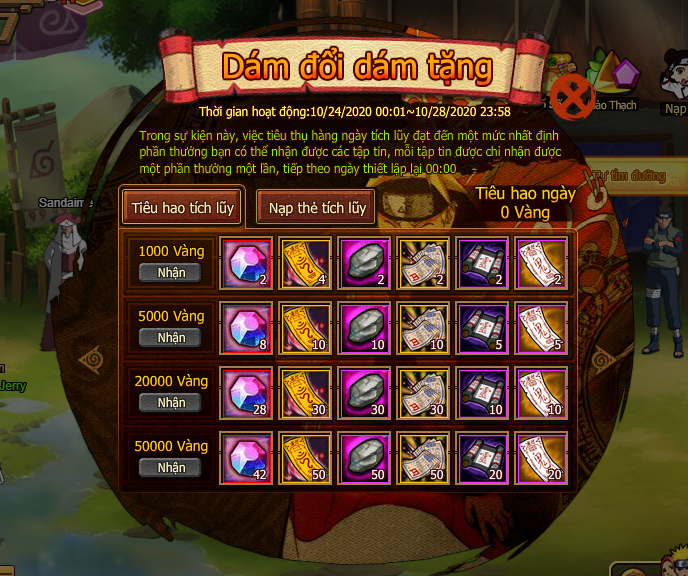Collect the 50000 Vàng tier reward
Image resolution: width=688 pixels, height=576 pixels.
click(x=171, y=467)
